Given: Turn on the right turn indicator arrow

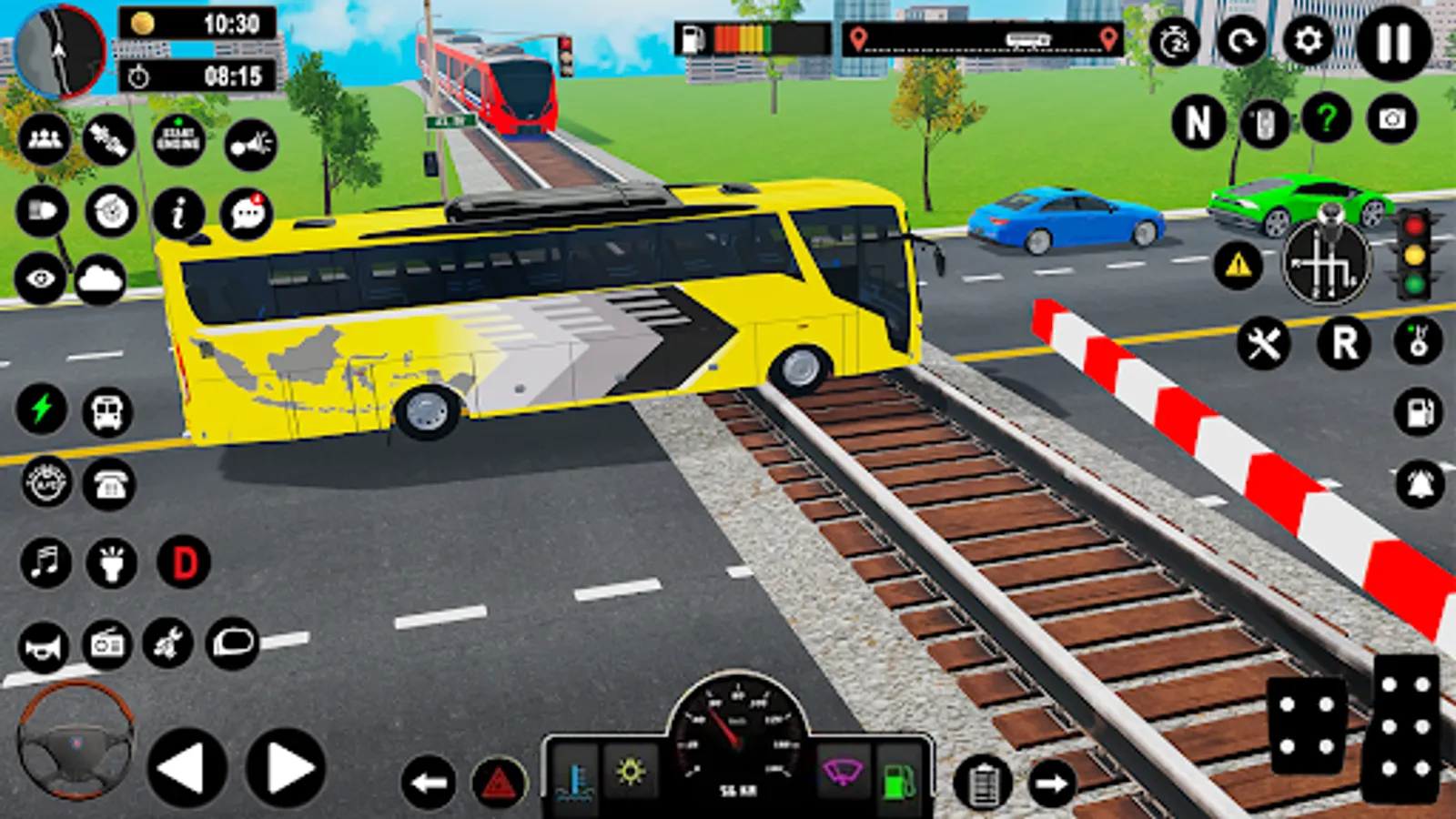Looking at the screenshot, I should (1052, 783).
